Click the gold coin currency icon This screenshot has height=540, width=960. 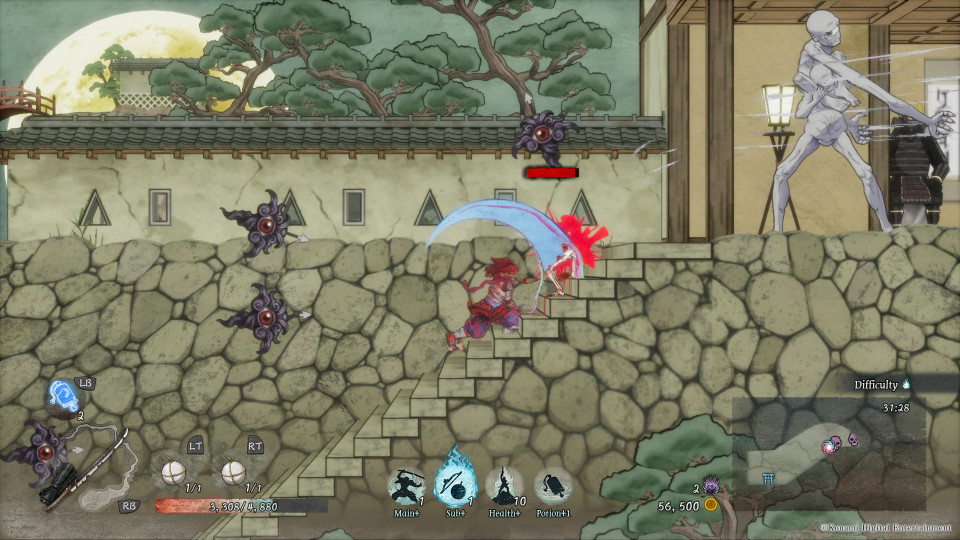pyautogui.click(x=711, y=506)
